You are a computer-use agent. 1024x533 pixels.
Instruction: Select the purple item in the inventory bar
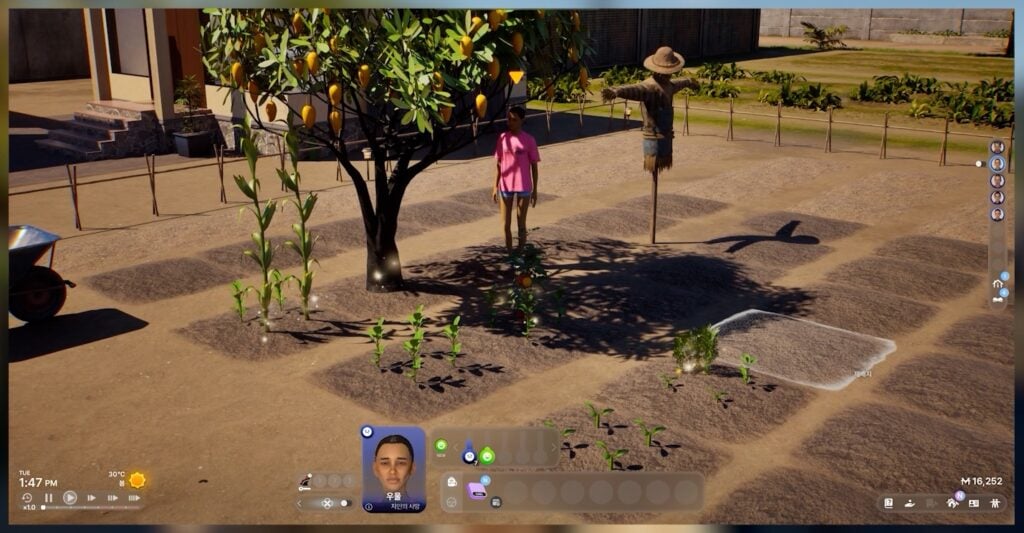click(477, 490)
